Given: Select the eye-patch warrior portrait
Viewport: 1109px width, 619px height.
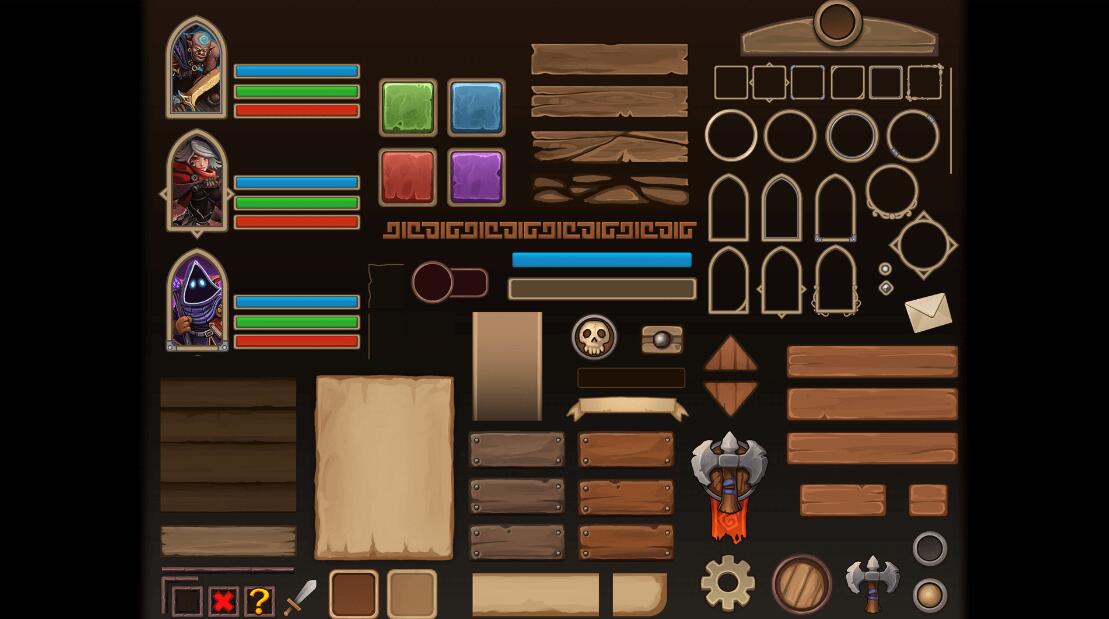Looking at the screenshot, I should [x=196, y=67].
